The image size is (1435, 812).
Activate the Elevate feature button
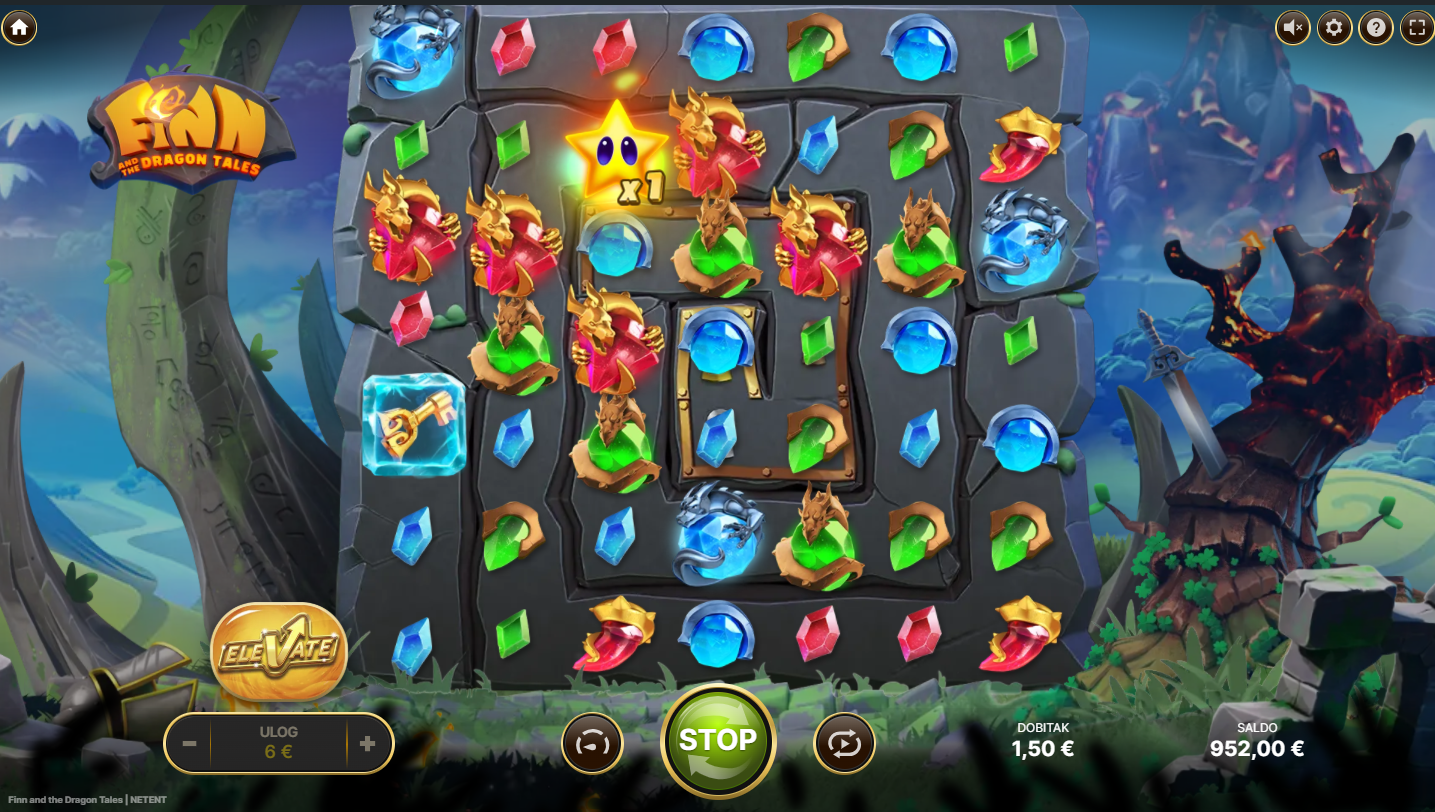[x=279, y=650]
